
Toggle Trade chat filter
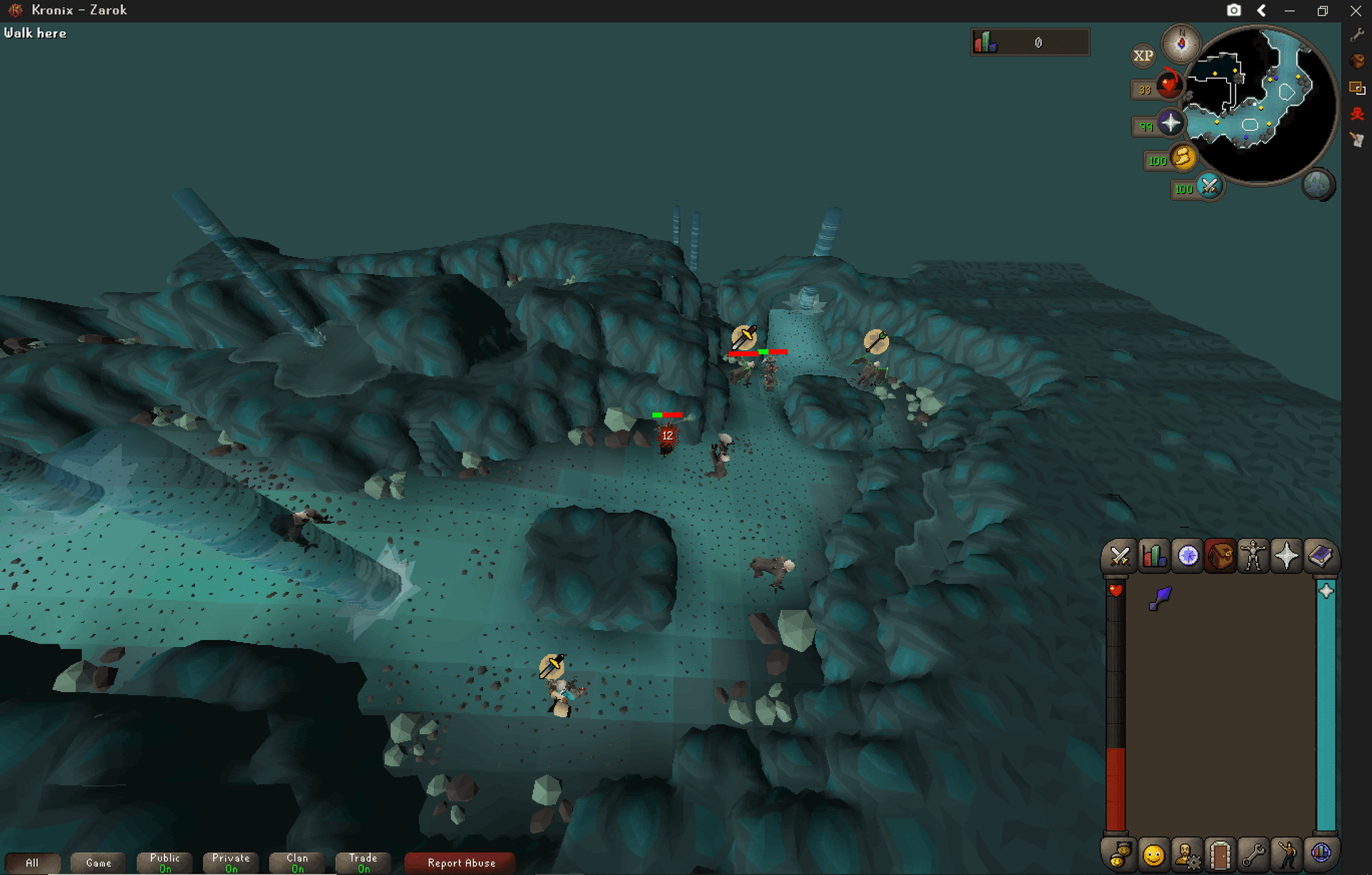pyautogui.click(x=362, y=862)
